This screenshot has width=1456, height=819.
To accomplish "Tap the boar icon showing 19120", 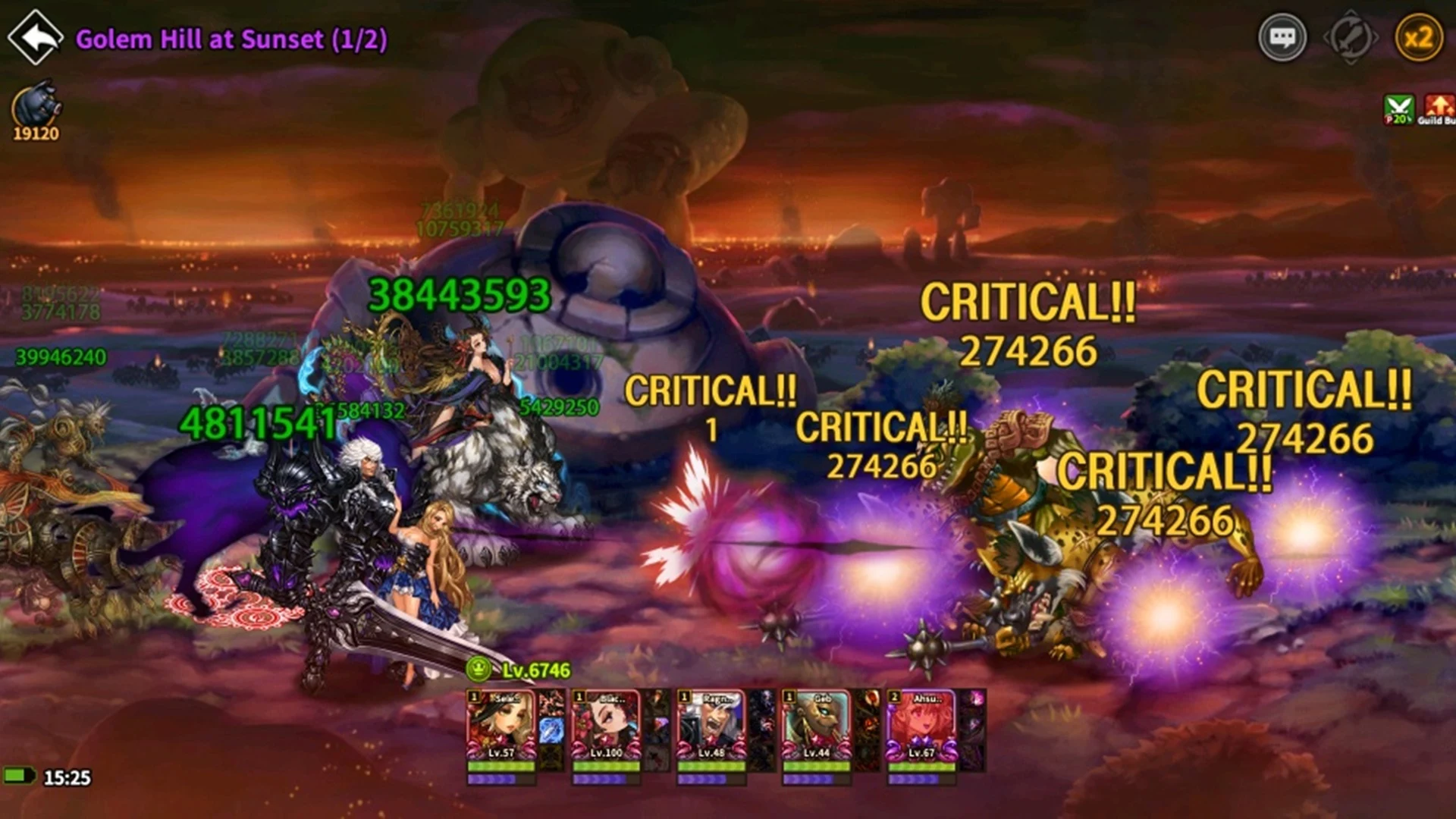I will tap(36, 108).
